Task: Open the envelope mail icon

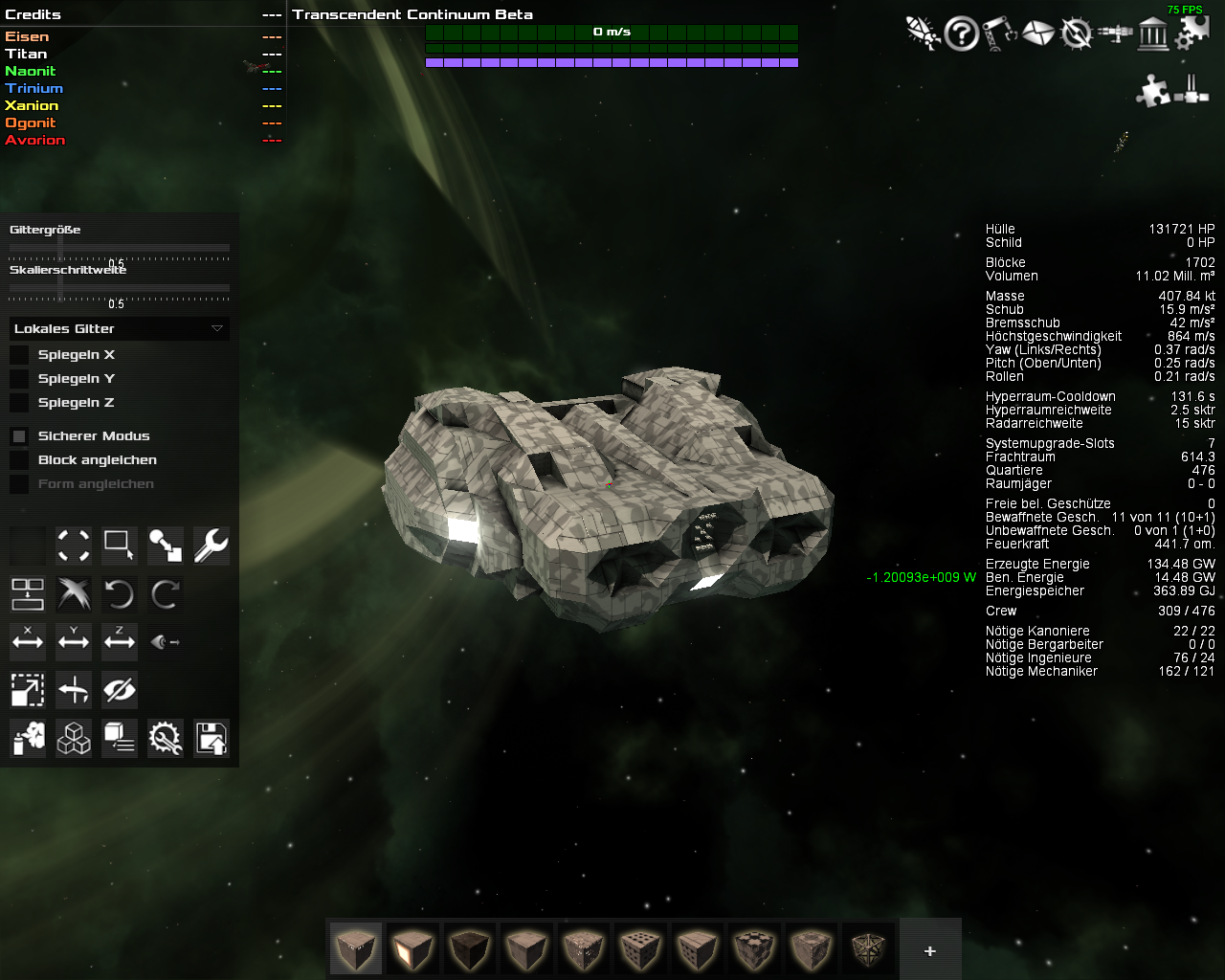Action: (x=1037, y=34)
